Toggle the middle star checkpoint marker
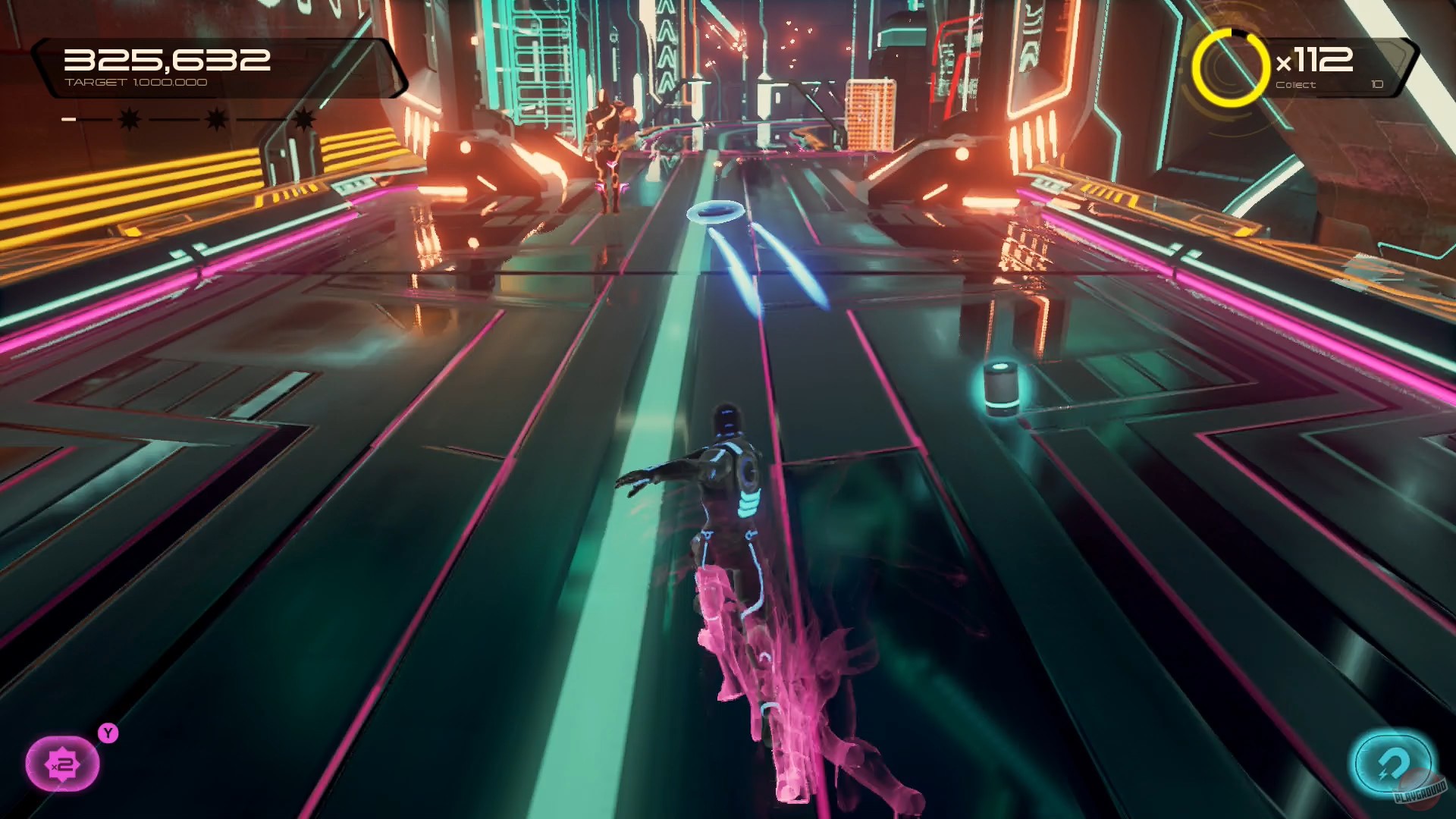This screenshot has height=819, width=1456. 216,118
